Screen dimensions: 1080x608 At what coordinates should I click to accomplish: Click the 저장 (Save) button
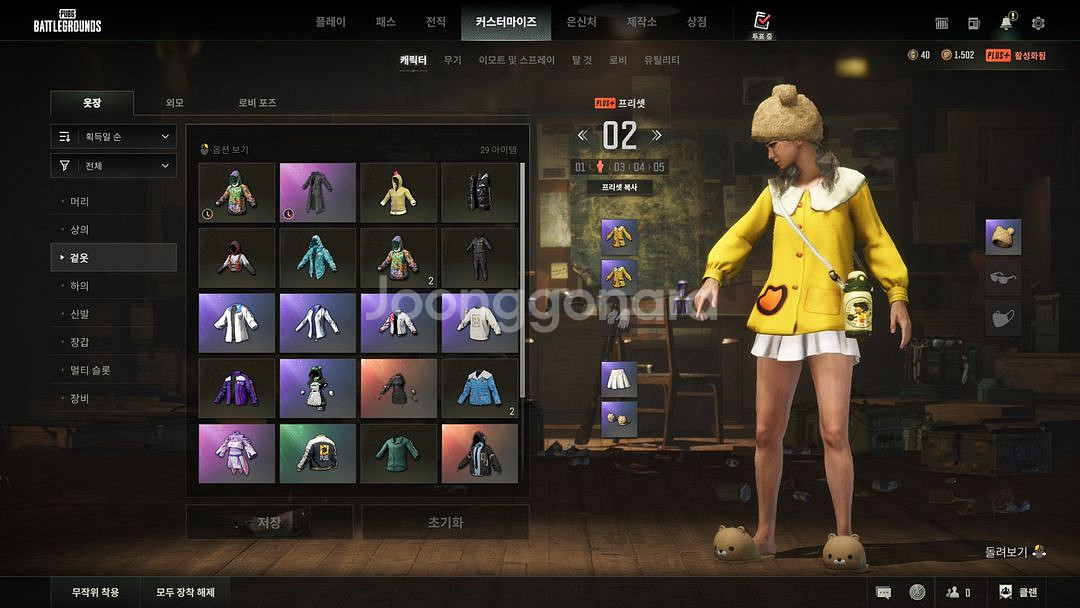coord(269,522)
